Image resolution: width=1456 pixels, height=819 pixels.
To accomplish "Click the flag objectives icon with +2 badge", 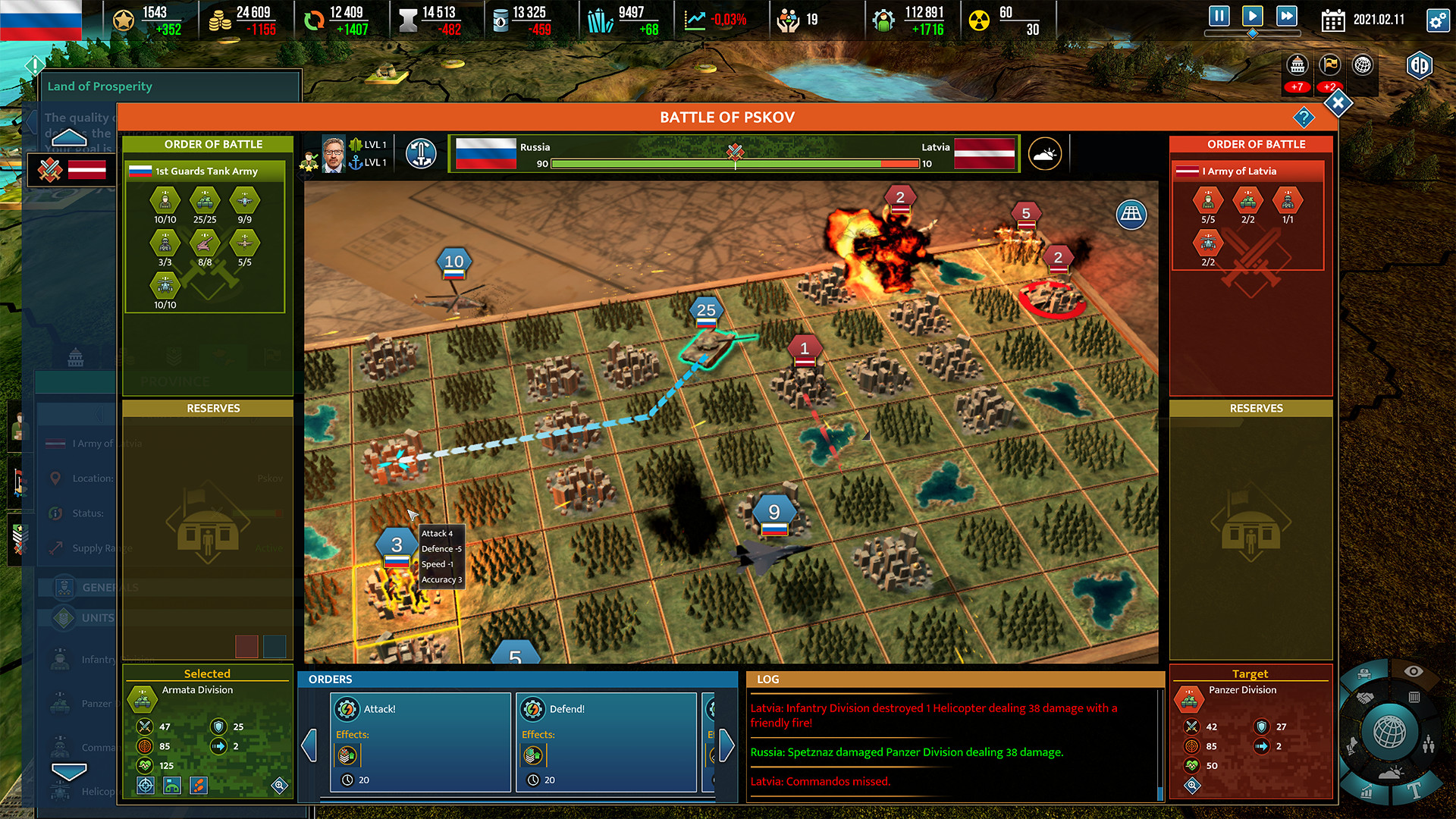I will coord(1329,66).
